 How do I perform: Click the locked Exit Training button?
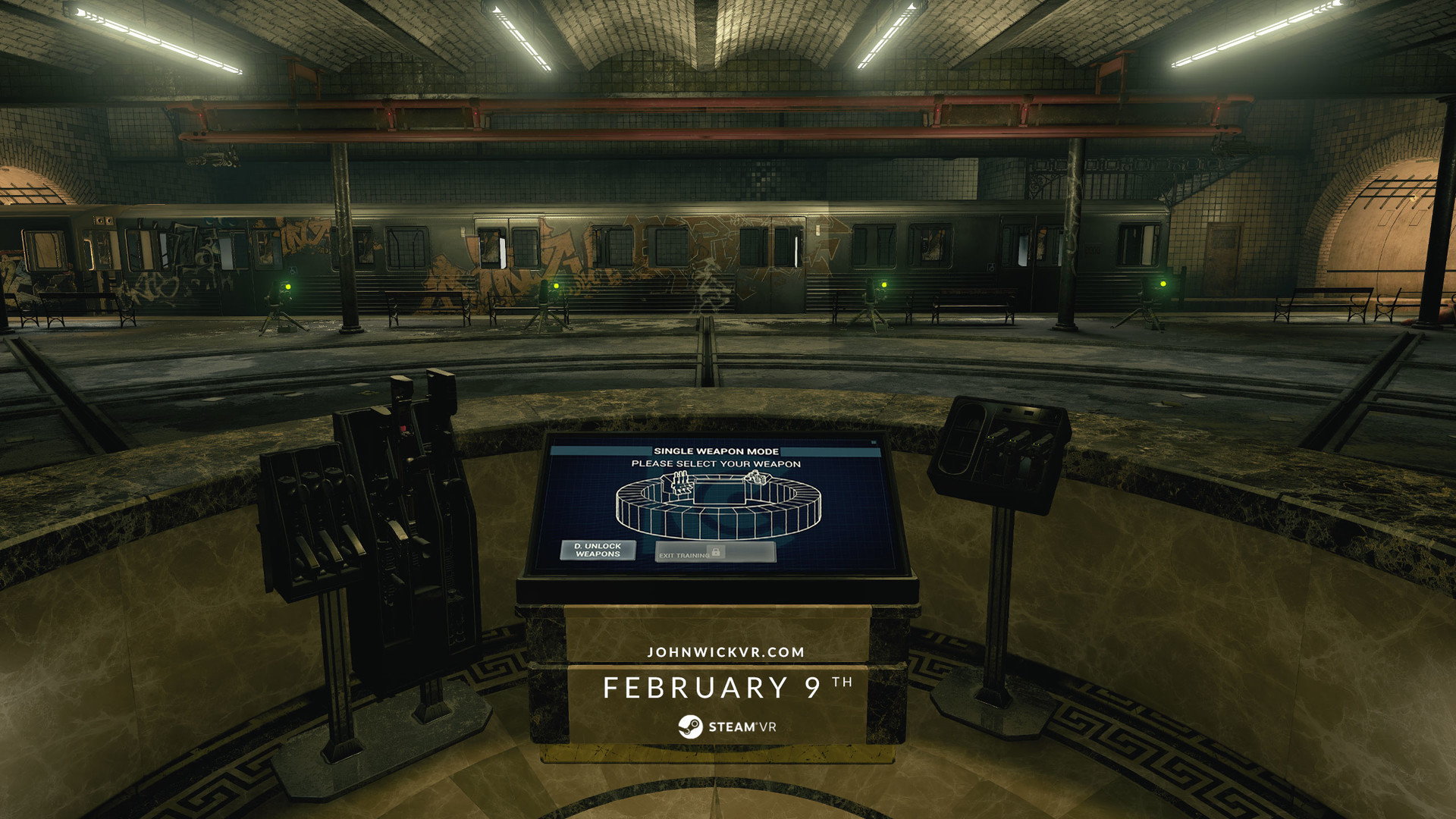tap(714, 552)
